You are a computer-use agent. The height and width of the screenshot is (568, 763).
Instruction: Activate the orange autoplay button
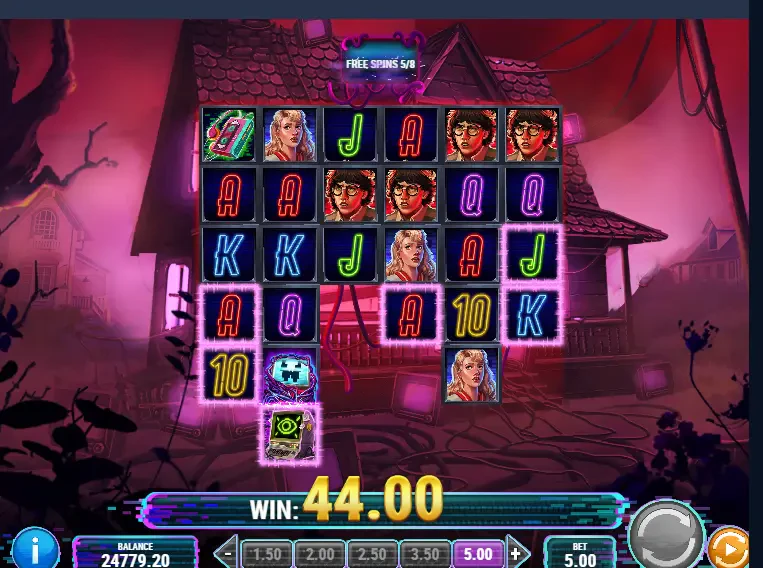click(729, 549)
